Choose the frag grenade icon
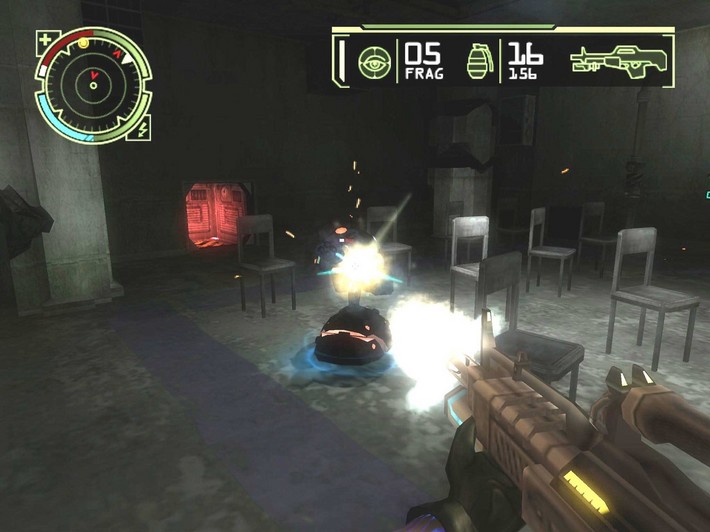 coord(480,61)
